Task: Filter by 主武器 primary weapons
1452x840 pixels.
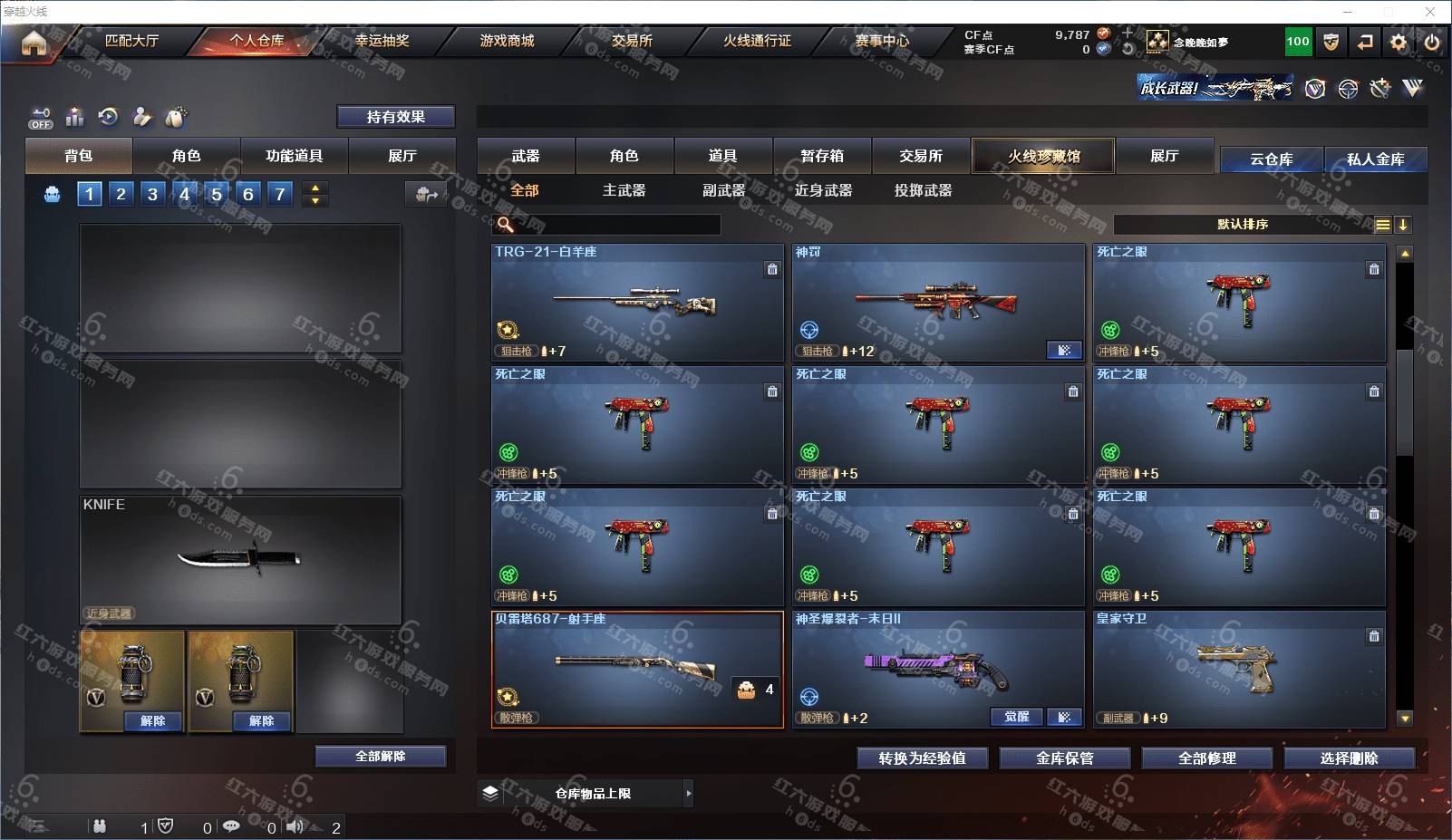Action: [x=624, y=190]
